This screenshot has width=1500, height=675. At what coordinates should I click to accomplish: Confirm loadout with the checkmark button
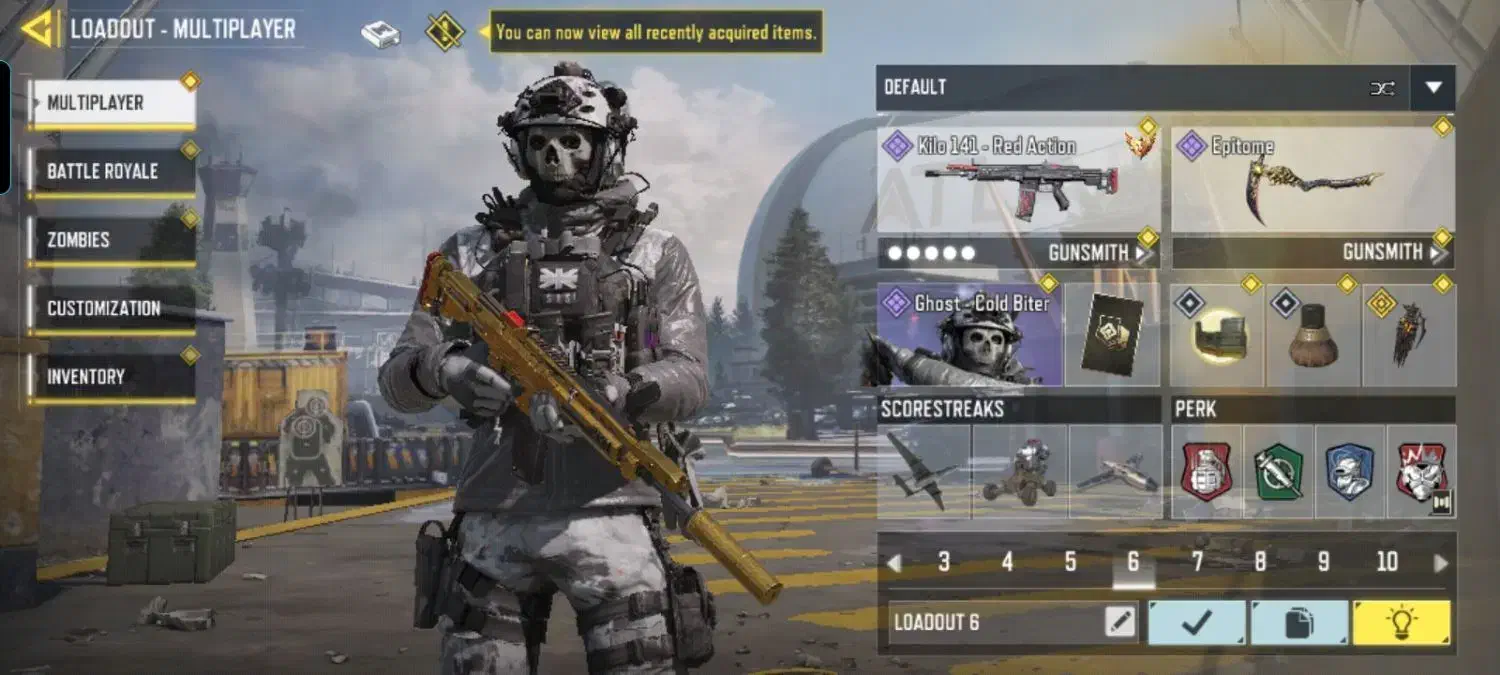pyautogui.click(x=1196, y=623)
